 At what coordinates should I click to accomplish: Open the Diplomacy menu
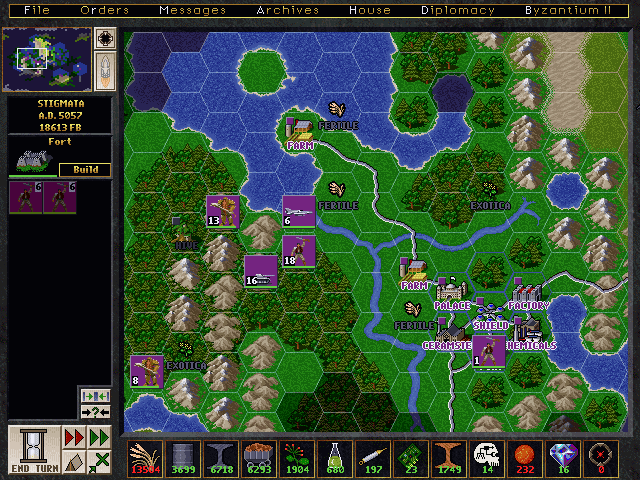458,10
